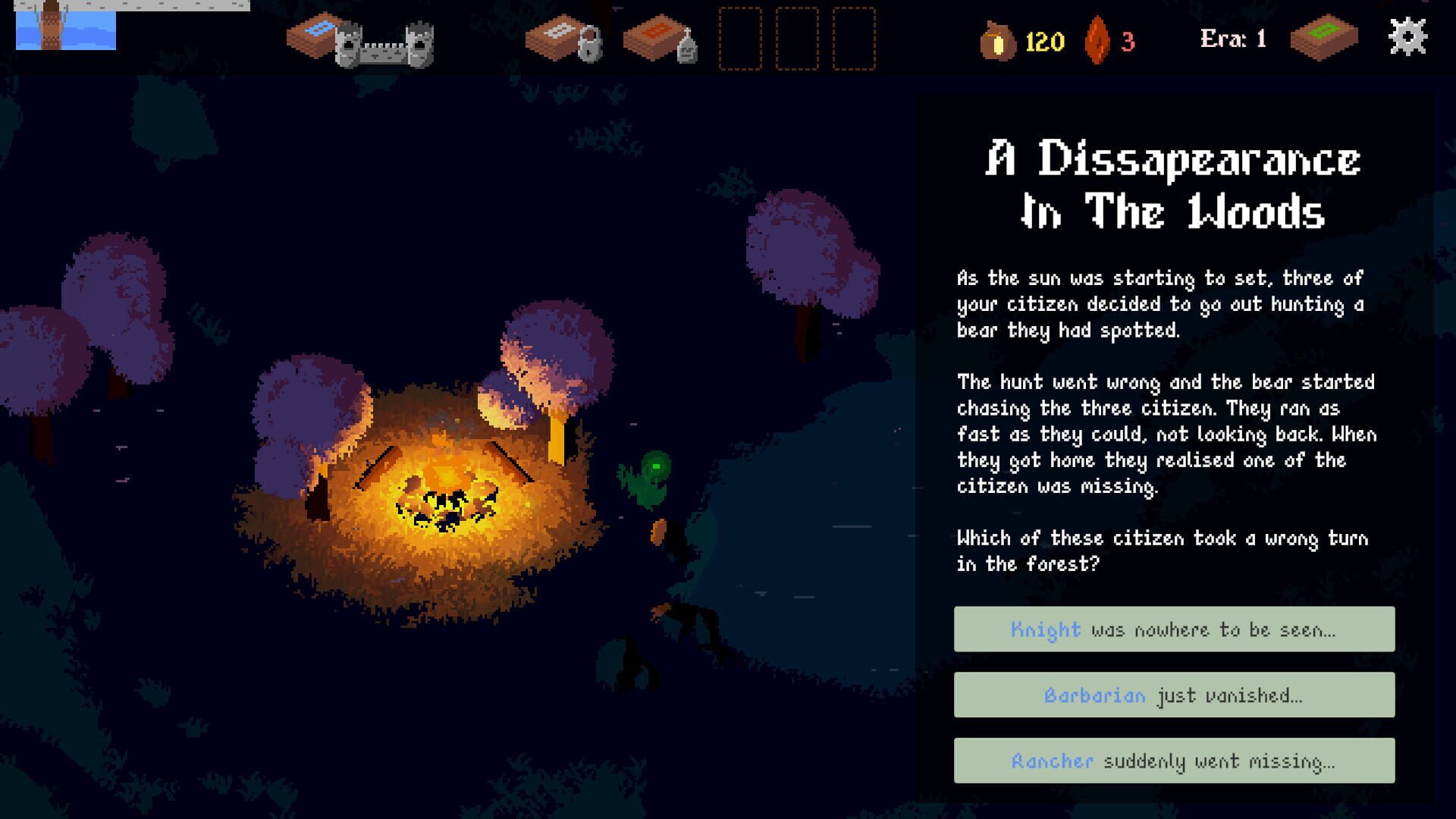Select the Rancher suddenly went missing choice
Viewport: 1456px width, 819px height.
point(1173,761)
